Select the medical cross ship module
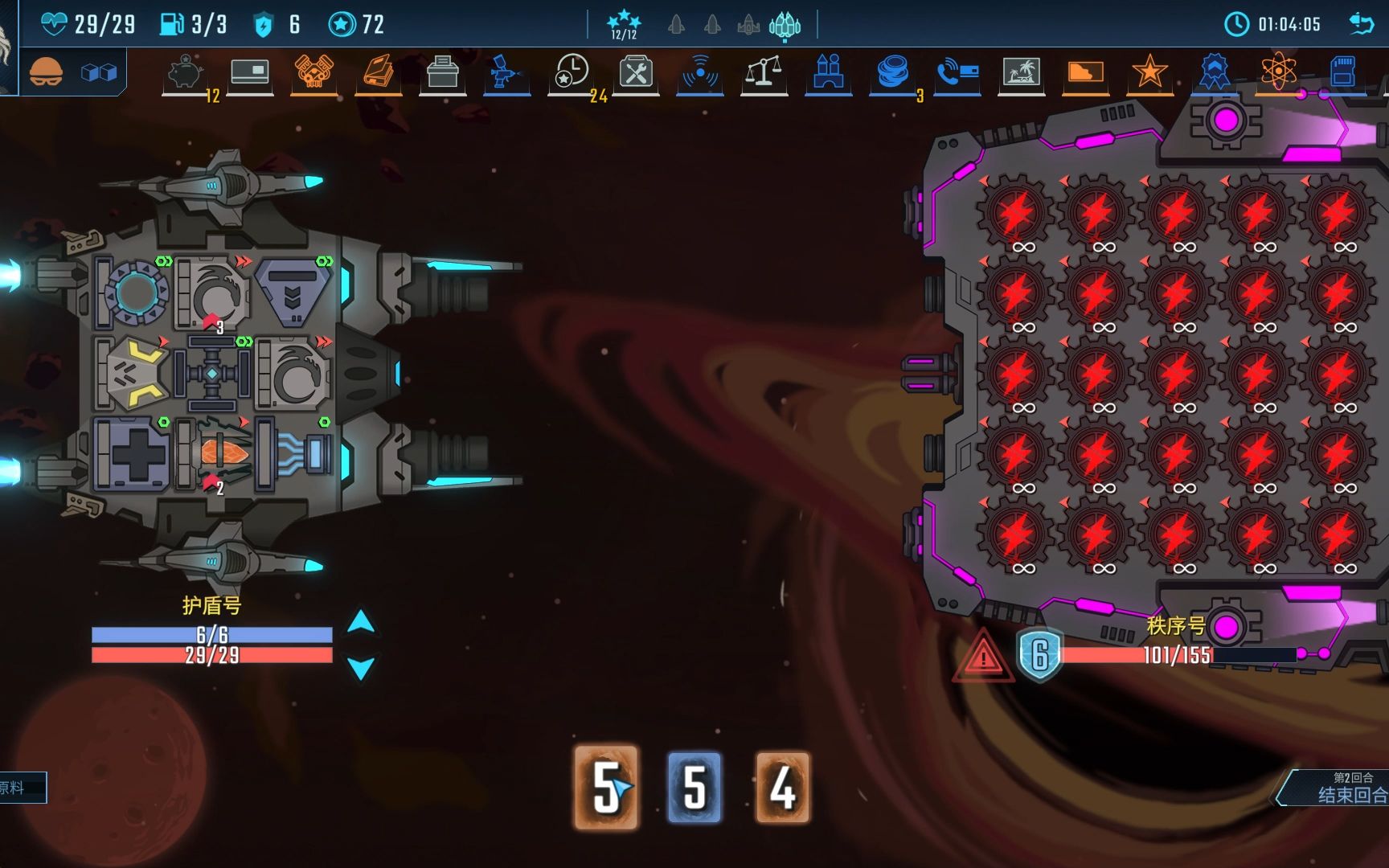This screenshot has width=1389, height=868. pyautogui.click(x=133, y=454)
